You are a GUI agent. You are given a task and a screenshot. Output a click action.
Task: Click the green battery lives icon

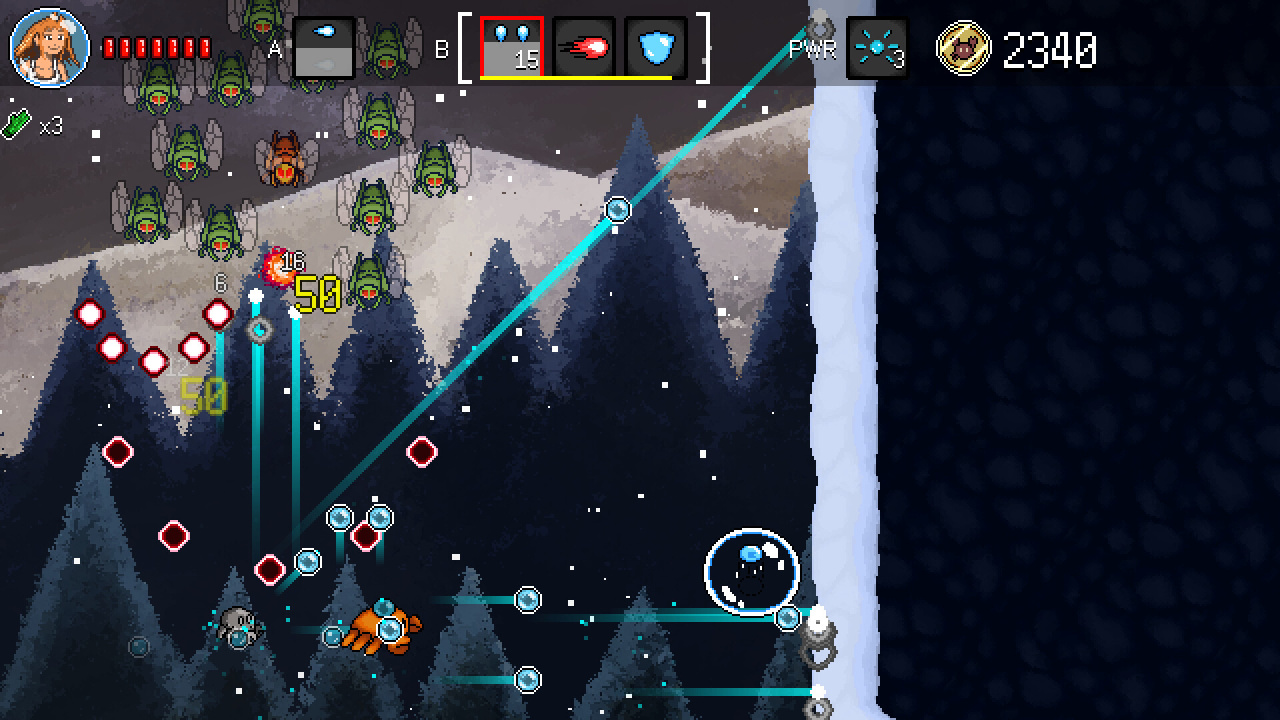17,125
